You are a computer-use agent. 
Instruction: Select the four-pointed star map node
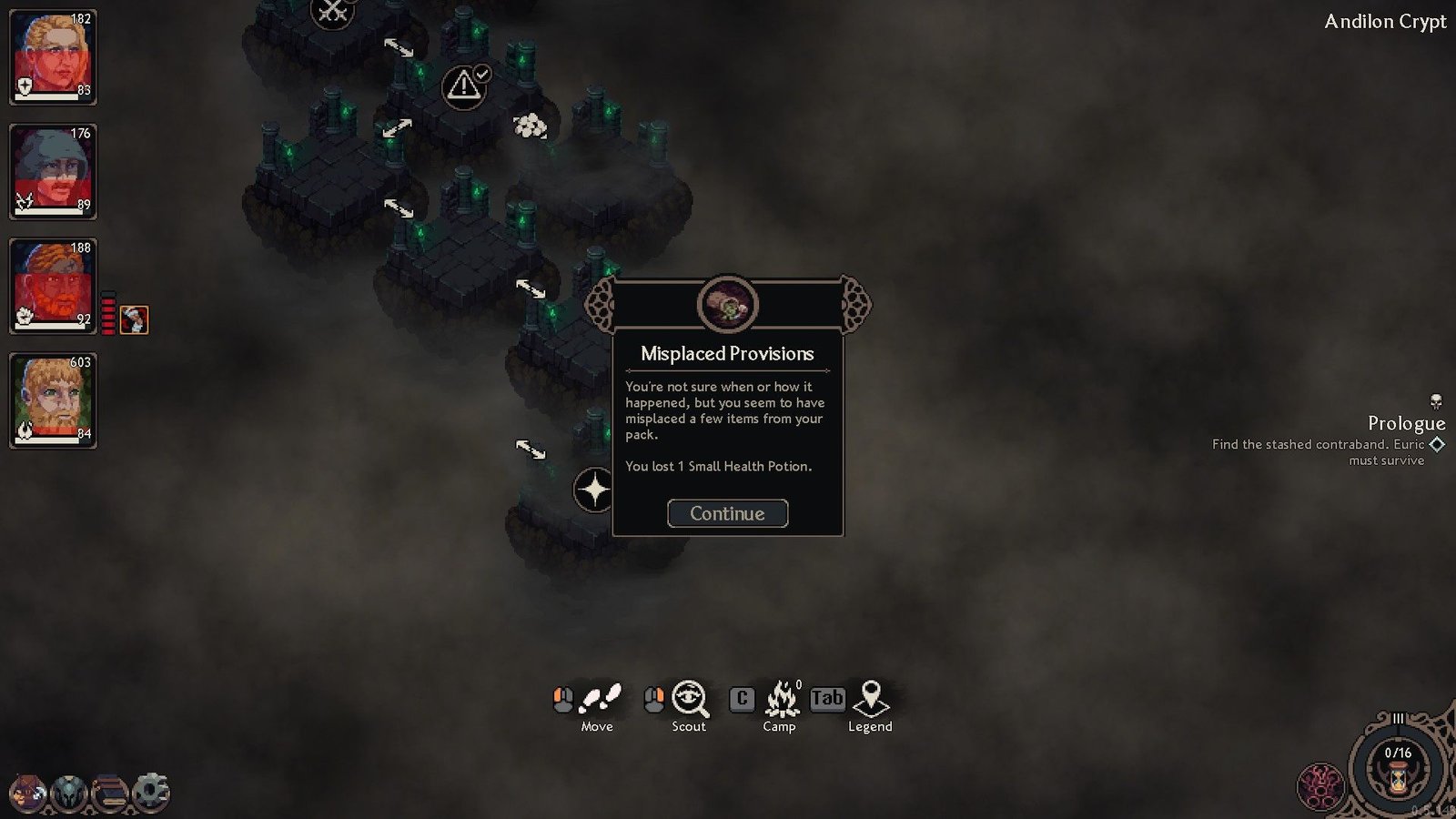pyautogui.click(x=593, y=490)
